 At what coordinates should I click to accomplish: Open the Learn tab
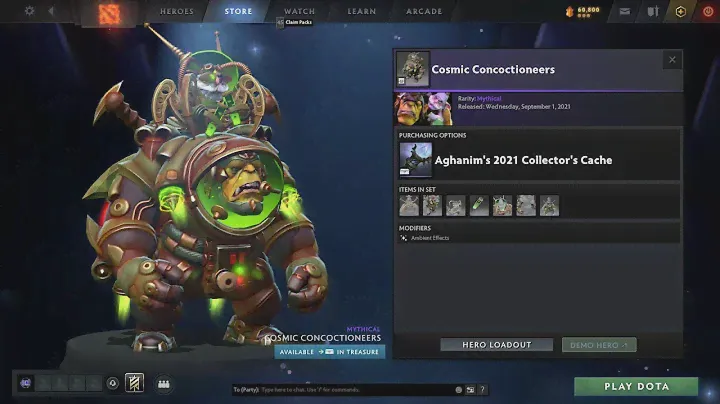pos(361,12)
